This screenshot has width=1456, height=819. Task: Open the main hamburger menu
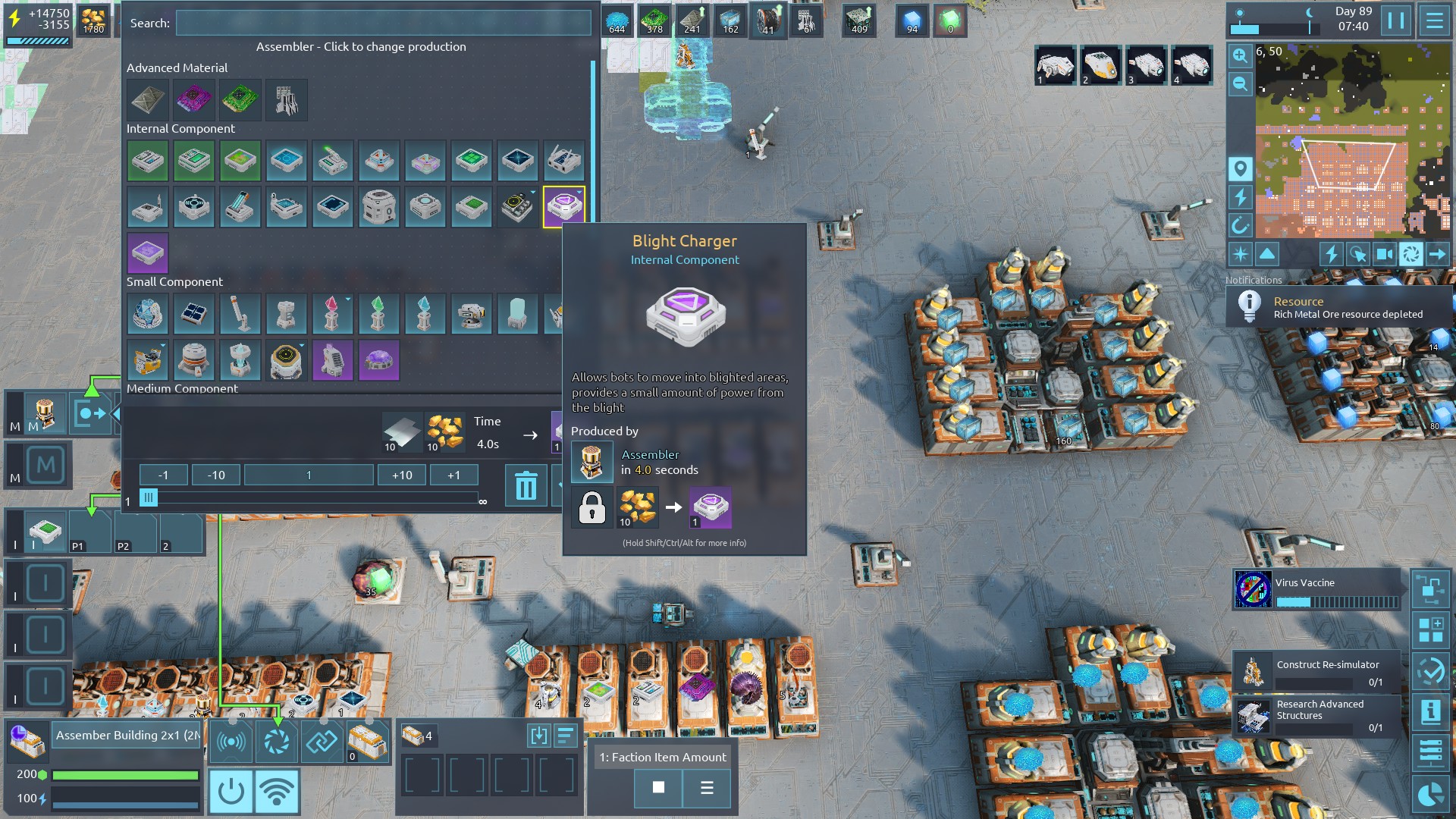1434,20
